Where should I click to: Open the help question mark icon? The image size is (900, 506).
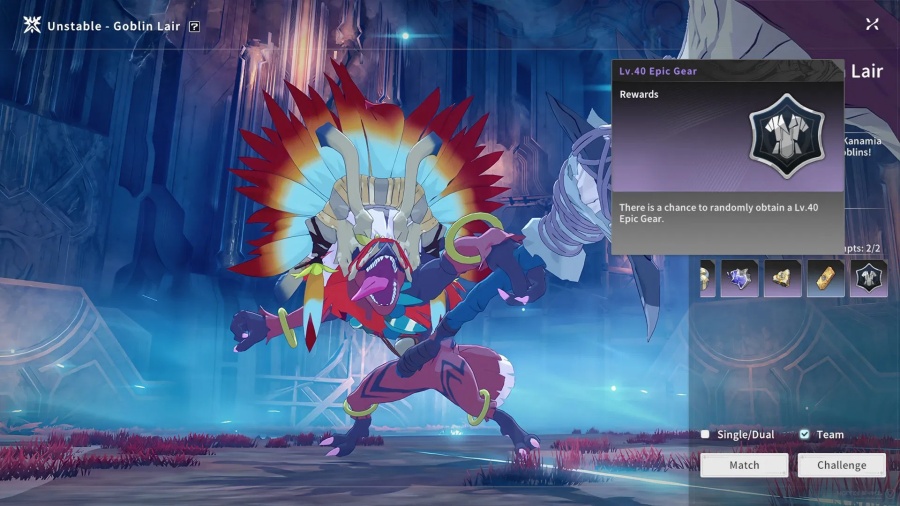[x=194, y=26]
